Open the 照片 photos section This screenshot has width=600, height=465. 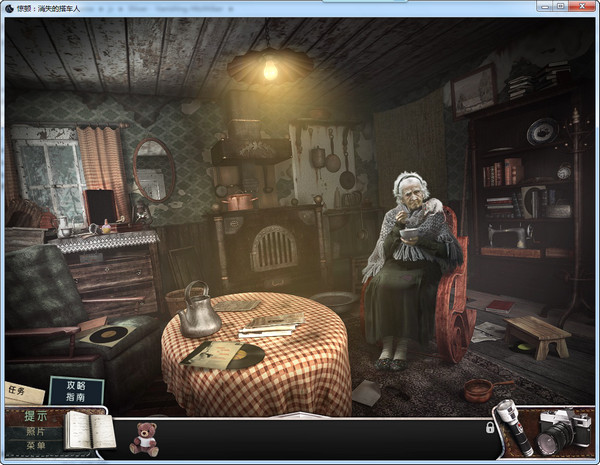35,432
